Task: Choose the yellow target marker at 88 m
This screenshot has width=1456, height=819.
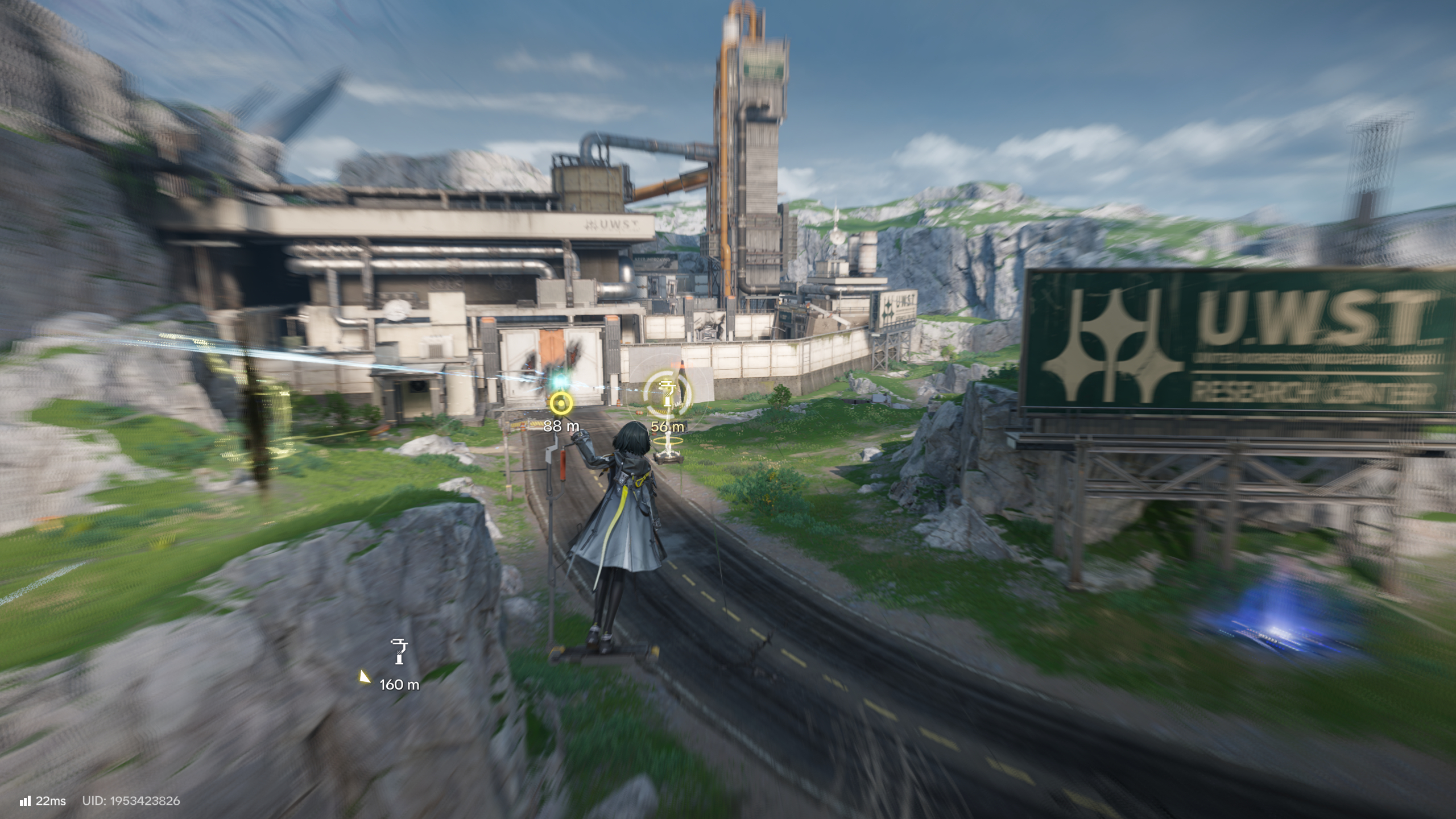Action: pyautogui.click(x=561, y=403)
